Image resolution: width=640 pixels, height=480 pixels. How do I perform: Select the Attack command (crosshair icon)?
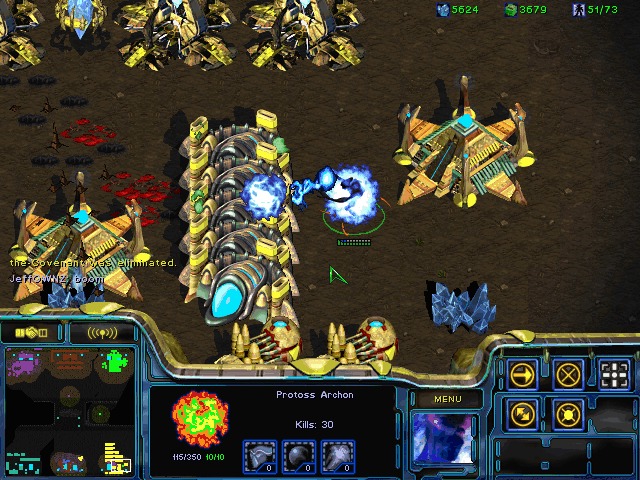click(614, 374)
